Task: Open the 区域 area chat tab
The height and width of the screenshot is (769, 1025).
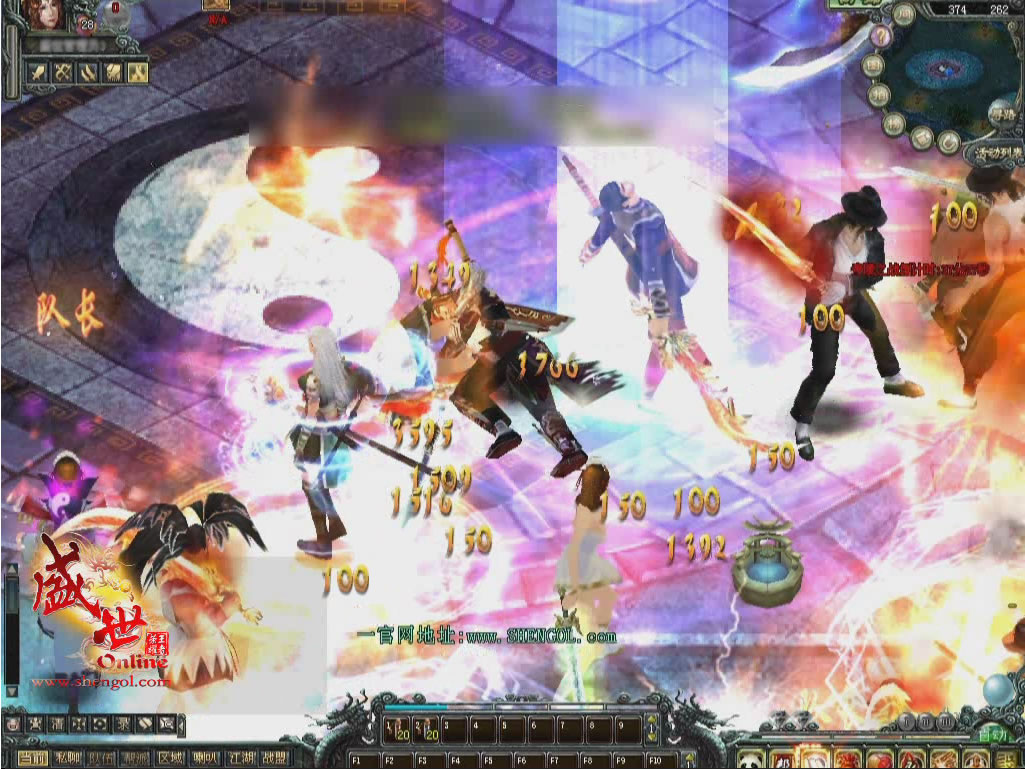Action: click(x=171, y=759)
